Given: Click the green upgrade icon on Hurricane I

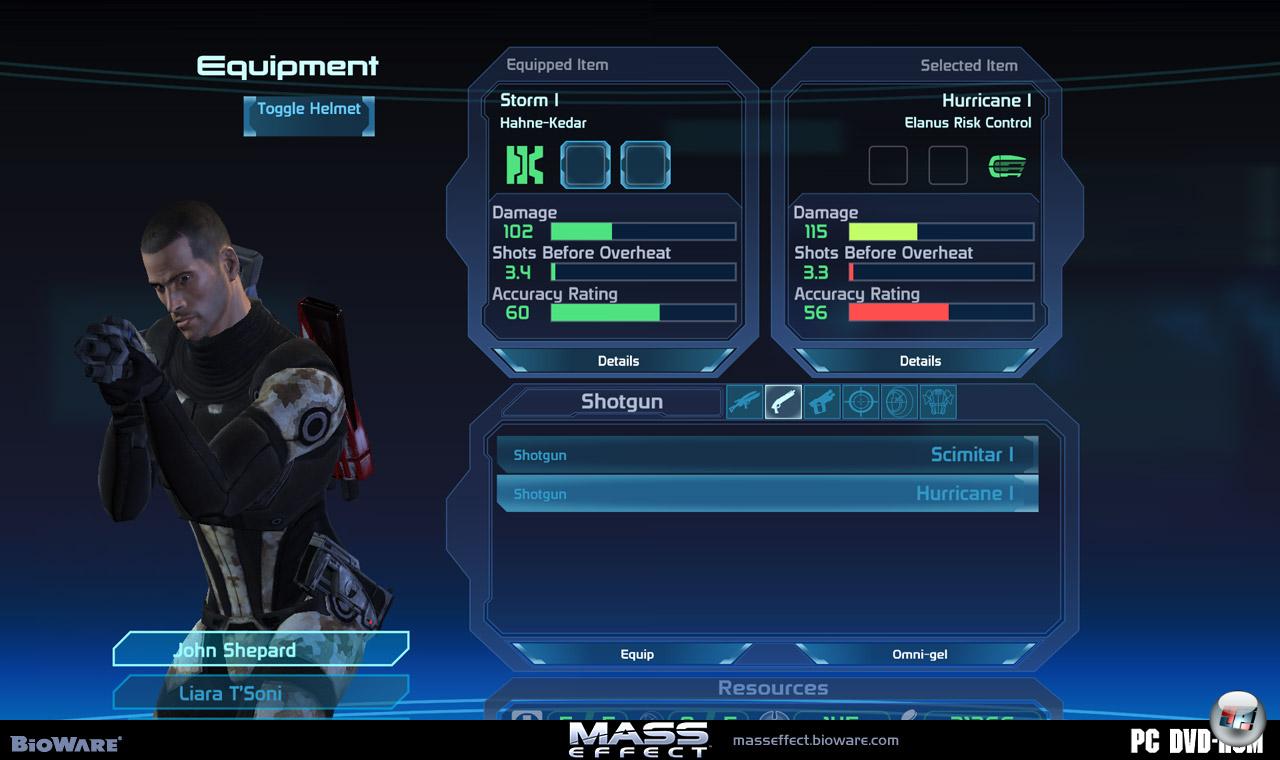Looking at the screenshot, I should tap(1007, 166).
